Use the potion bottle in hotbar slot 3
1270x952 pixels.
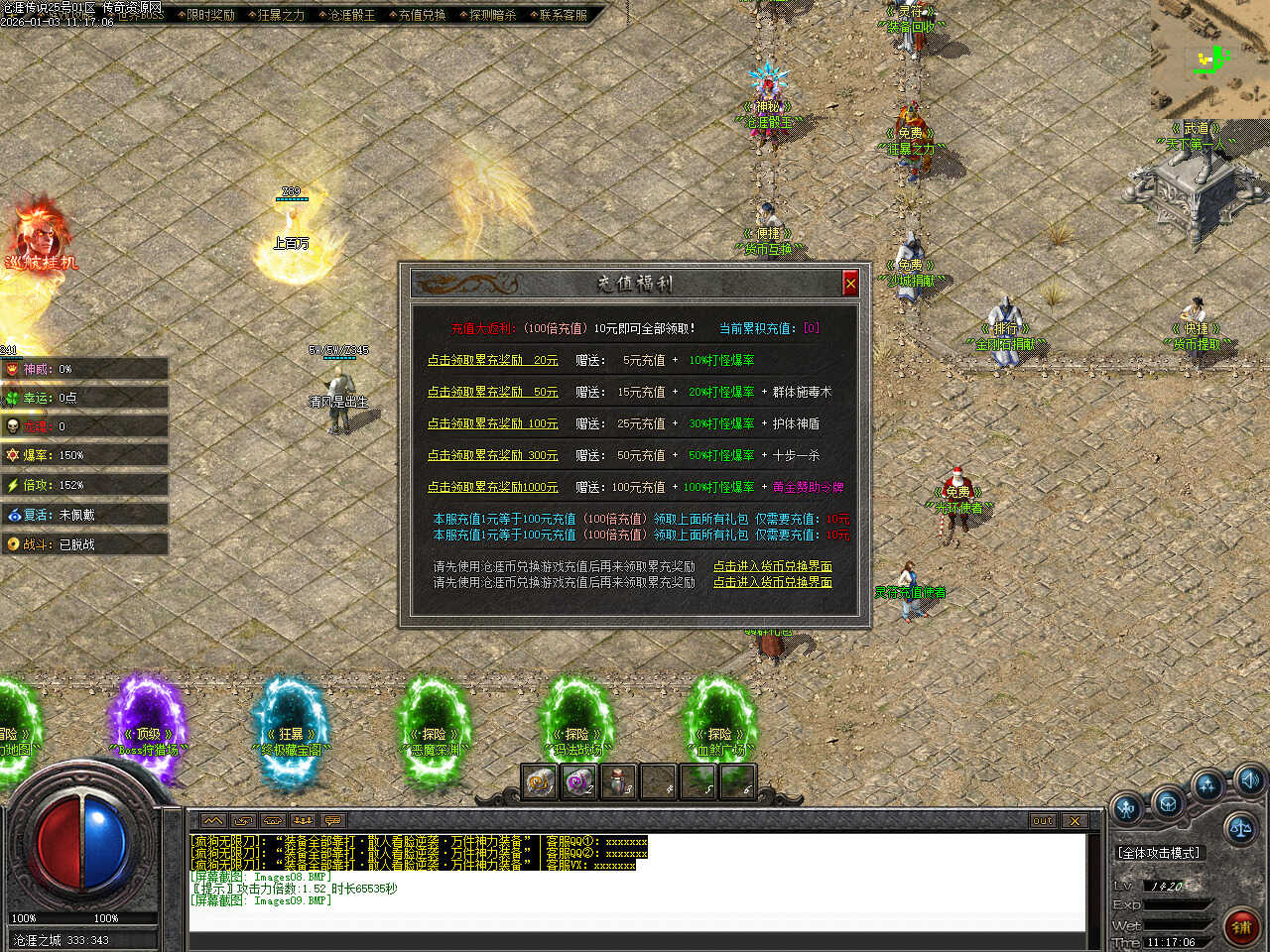(x=617, y=782)
